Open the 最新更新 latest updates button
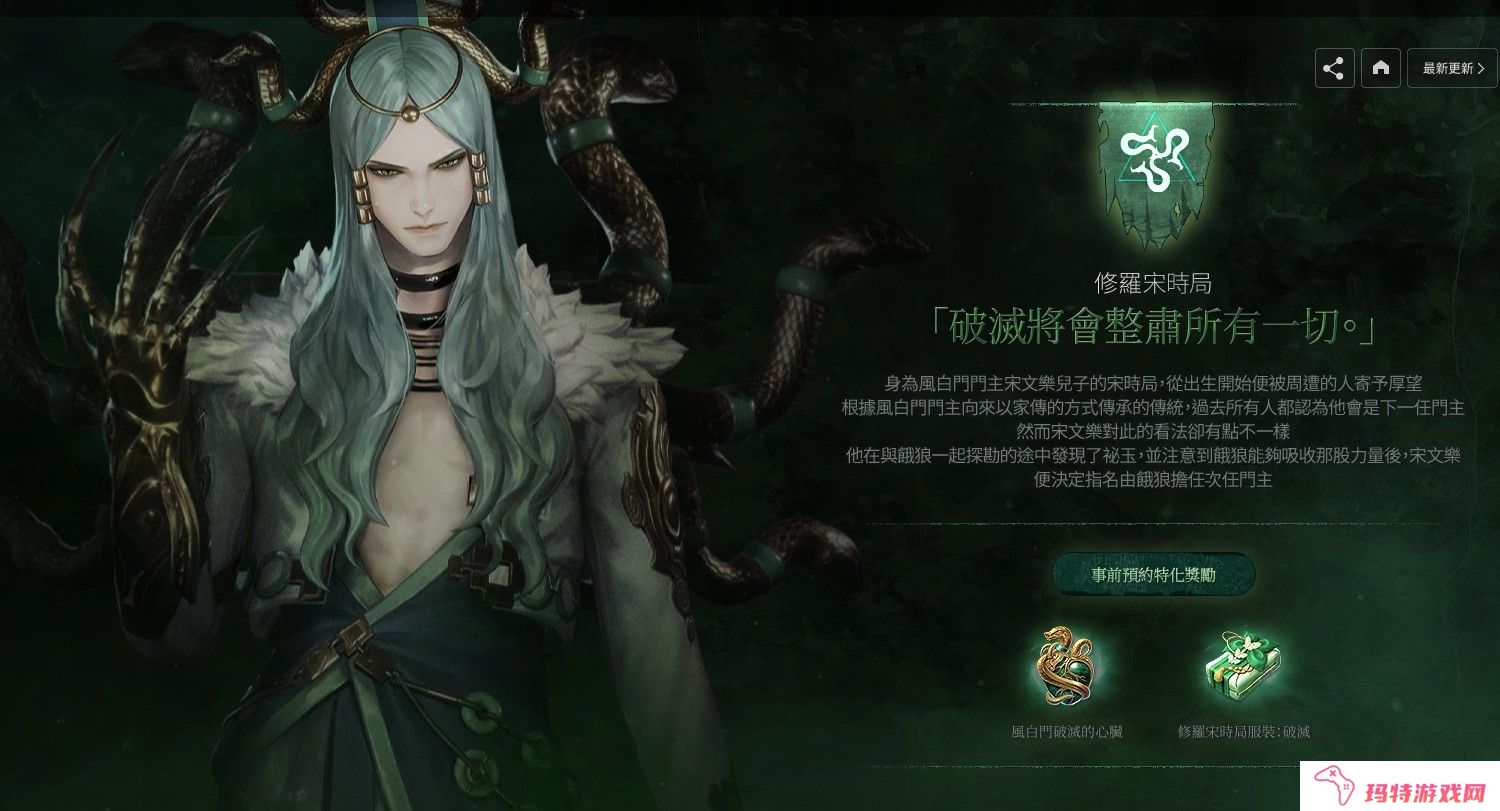The width and height of the screenshot is (1500, 811). 1453,68
